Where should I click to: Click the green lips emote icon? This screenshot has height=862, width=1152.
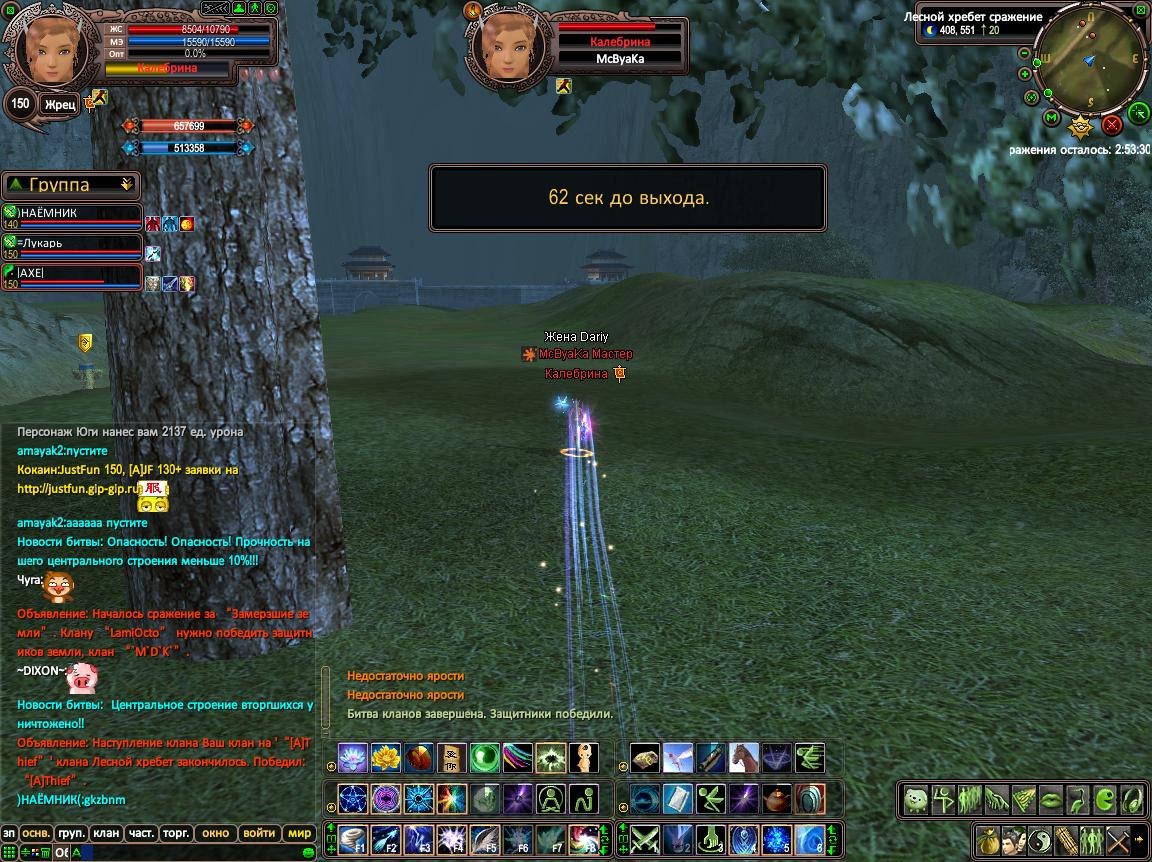pos(1050,799)
